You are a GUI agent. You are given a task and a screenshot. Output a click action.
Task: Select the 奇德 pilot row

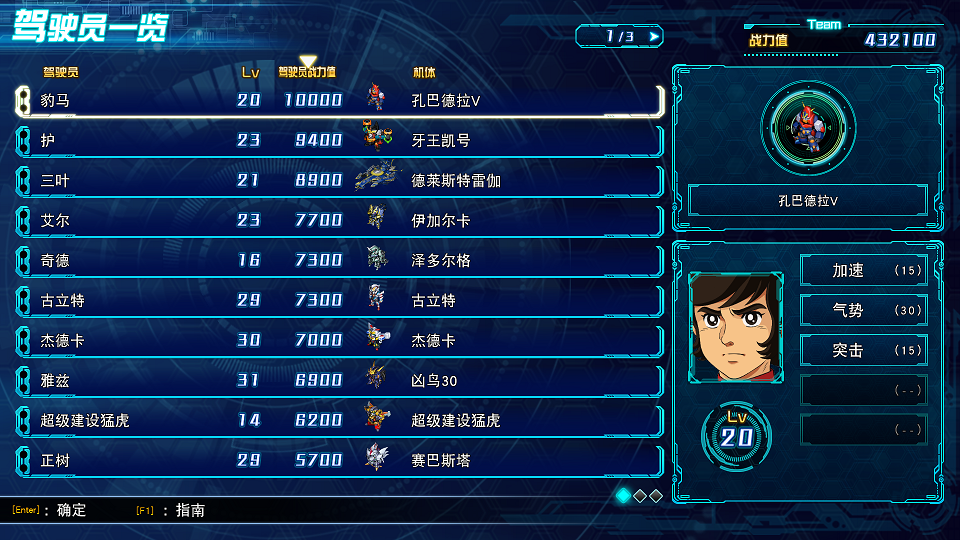340,260
